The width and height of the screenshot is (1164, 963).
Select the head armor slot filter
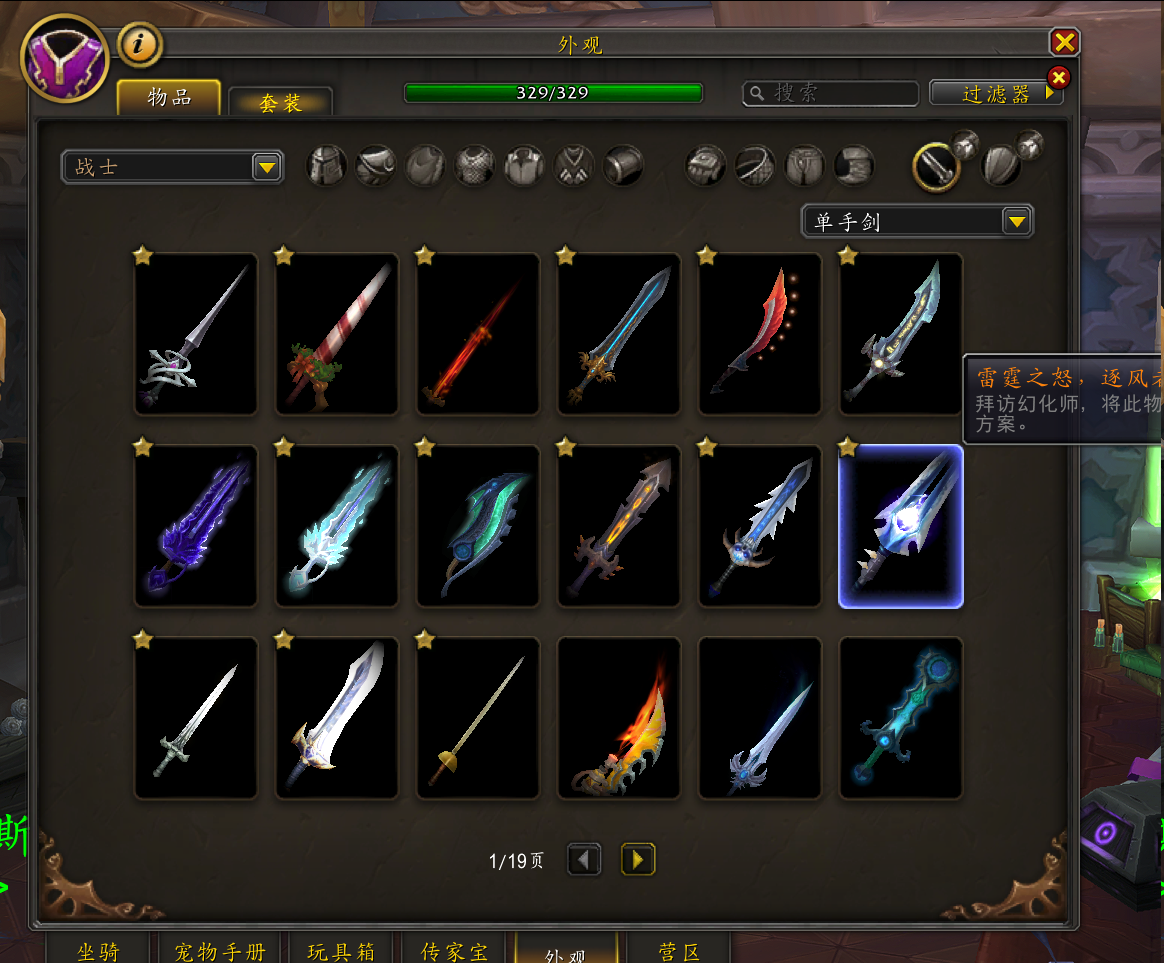(326, 166)
